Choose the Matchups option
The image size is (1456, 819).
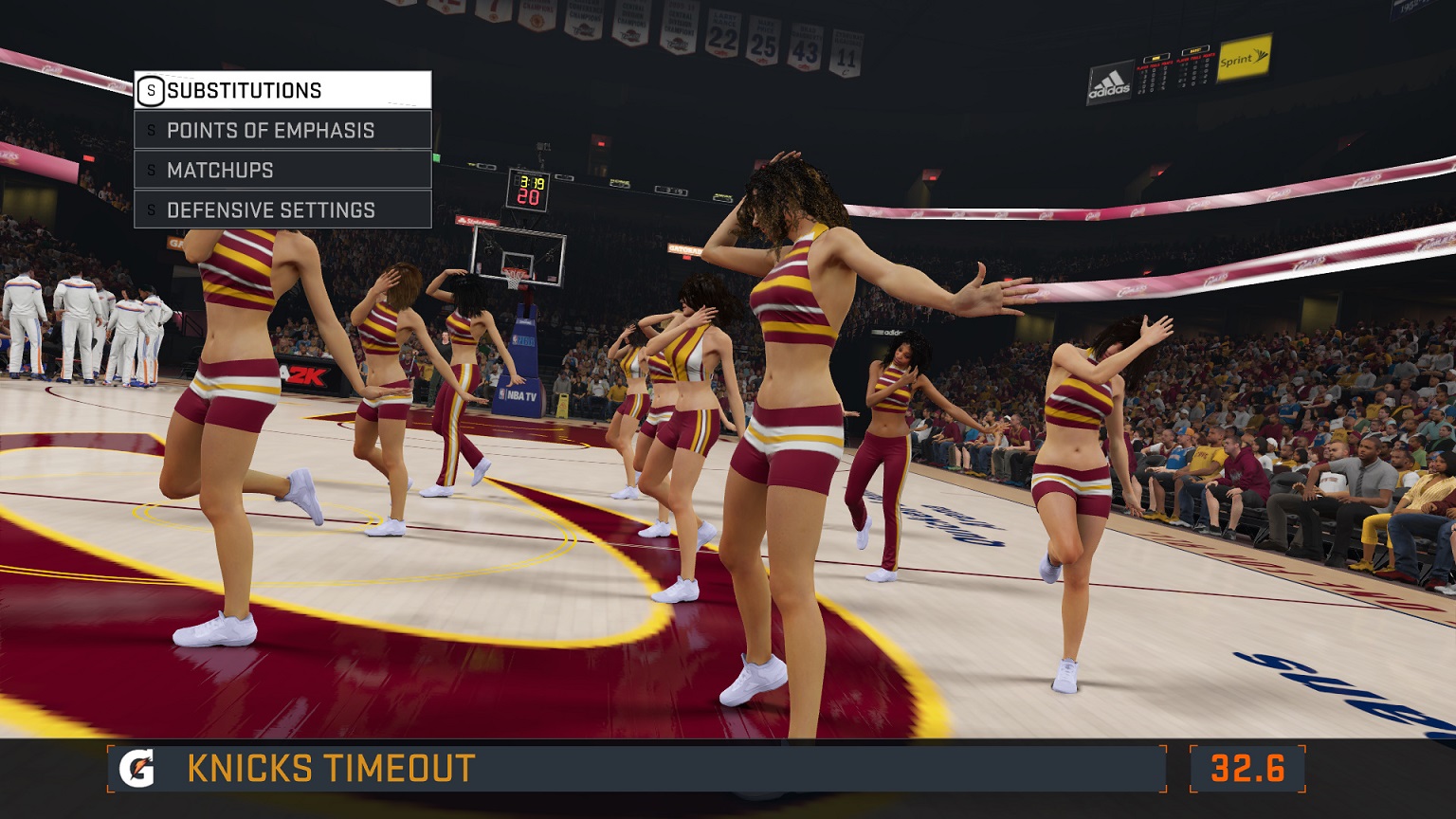pos(282,170)
